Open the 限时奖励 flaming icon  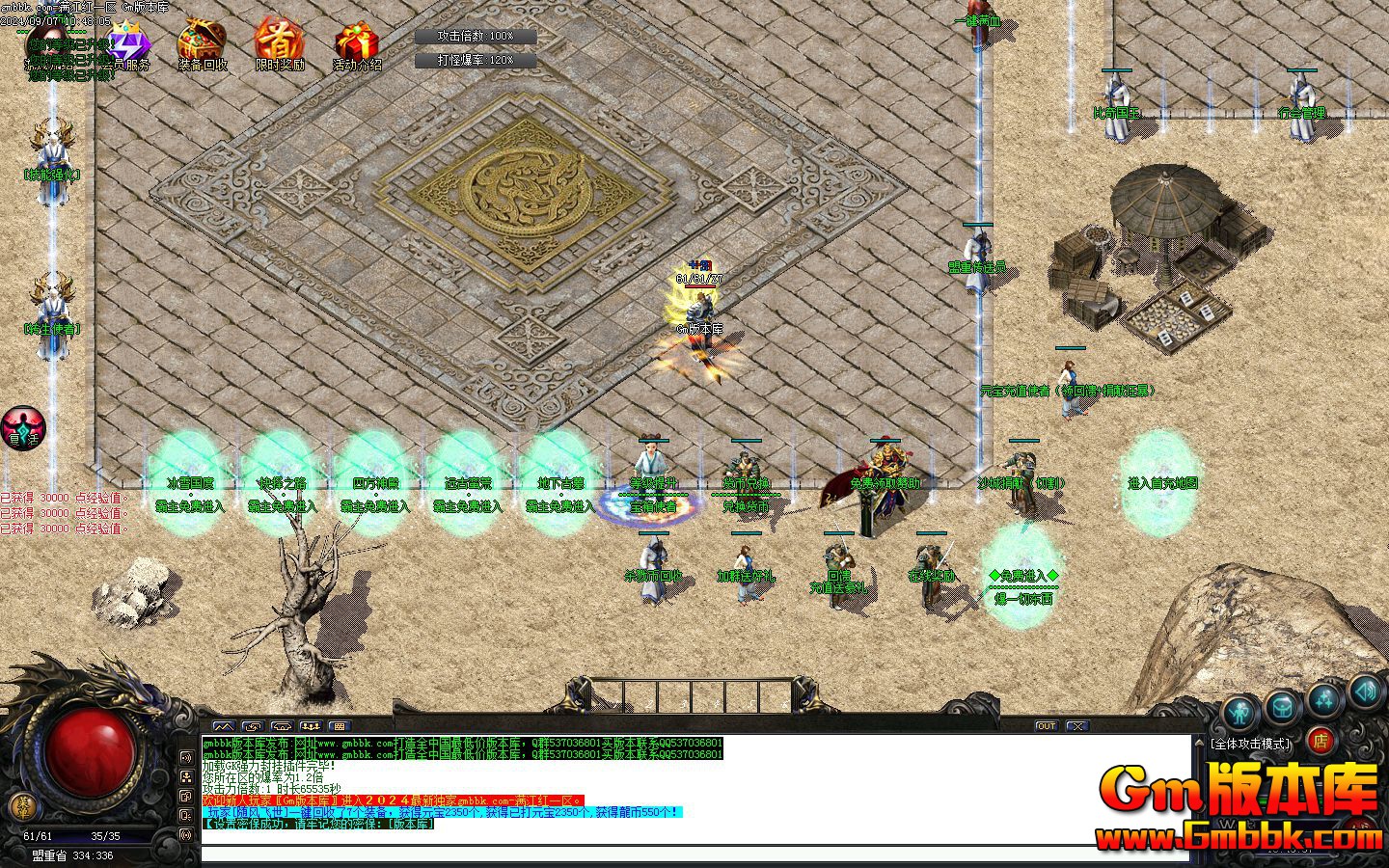[x=280, y=44]
